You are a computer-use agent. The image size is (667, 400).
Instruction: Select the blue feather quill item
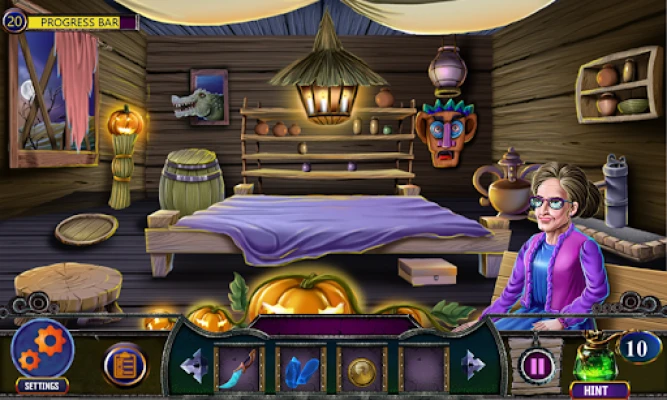[239, 367]
